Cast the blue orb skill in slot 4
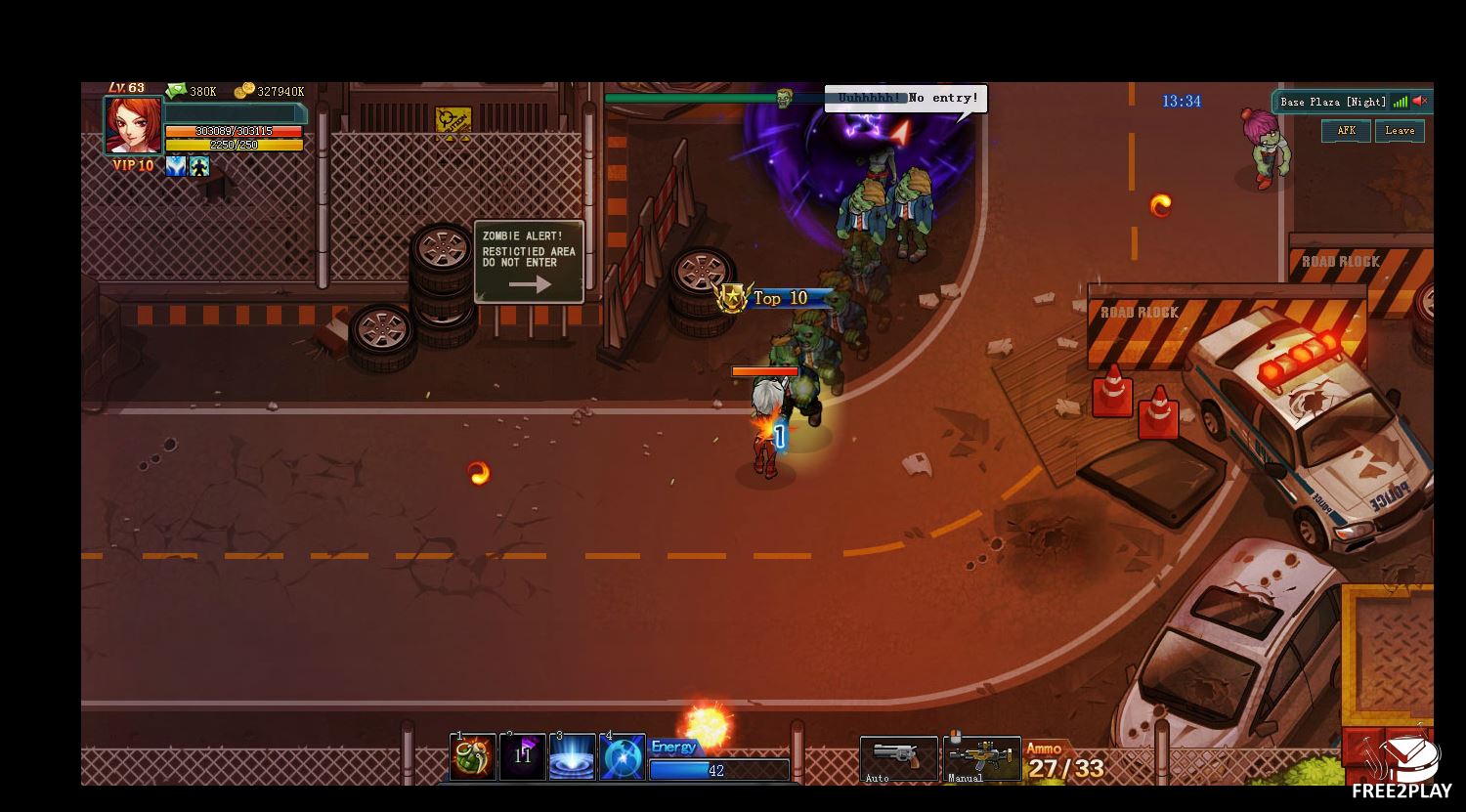The height and width of the screenshot is (812, 1466). pos(623,757)
